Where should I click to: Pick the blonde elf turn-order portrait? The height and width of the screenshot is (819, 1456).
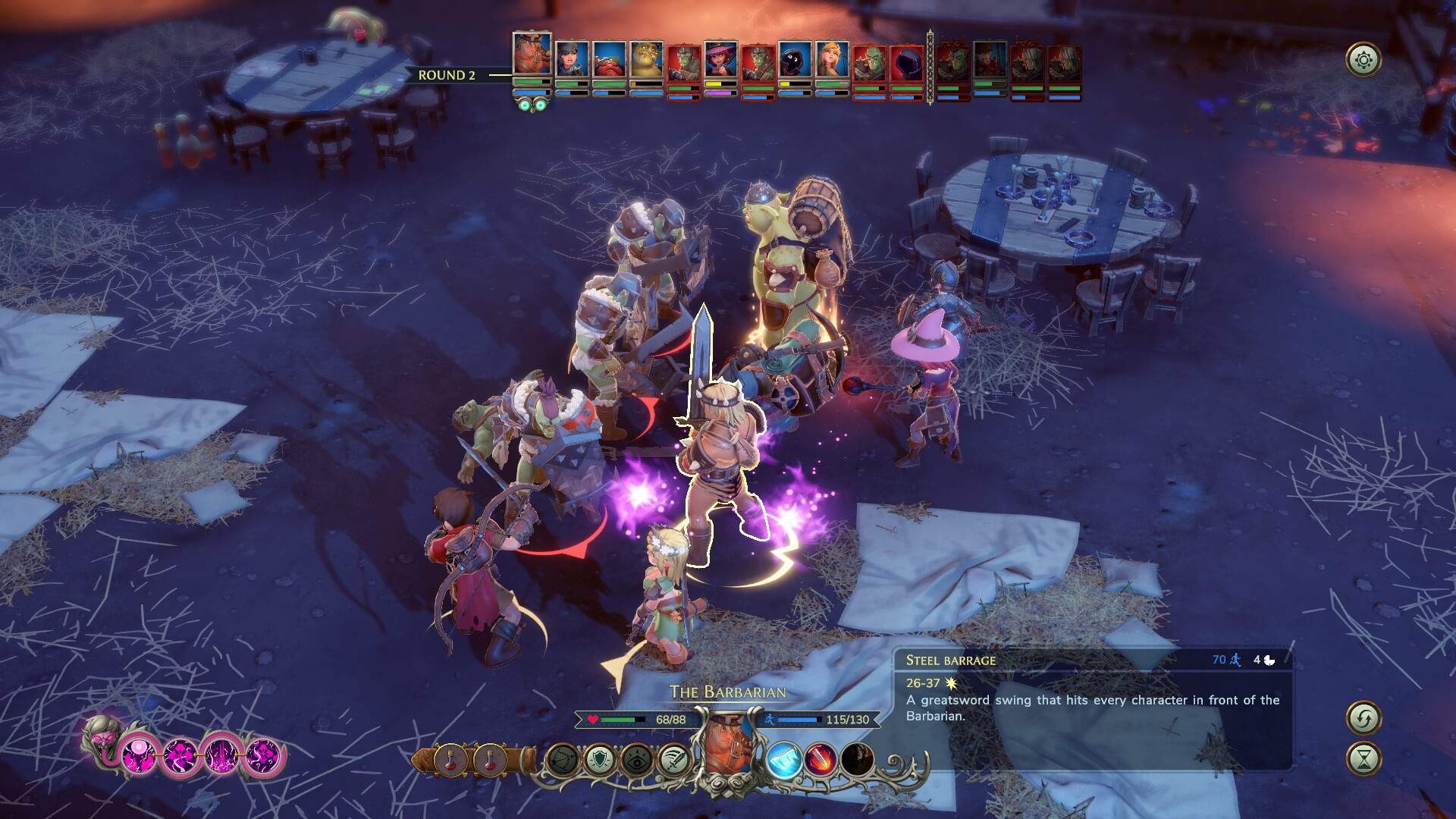[832, 59]
